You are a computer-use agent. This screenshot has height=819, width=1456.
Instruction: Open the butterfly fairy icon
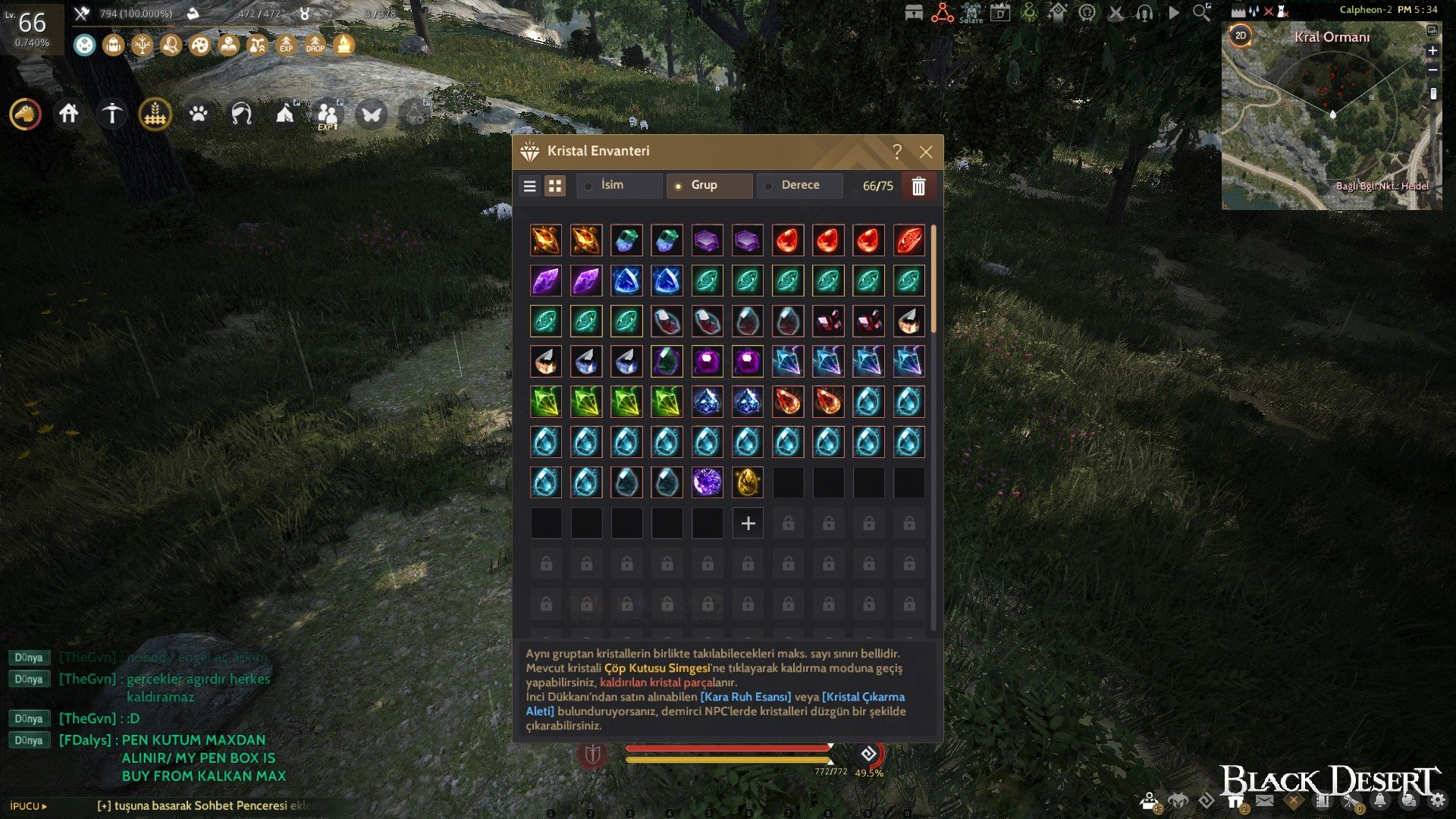[x=372, y=115]
